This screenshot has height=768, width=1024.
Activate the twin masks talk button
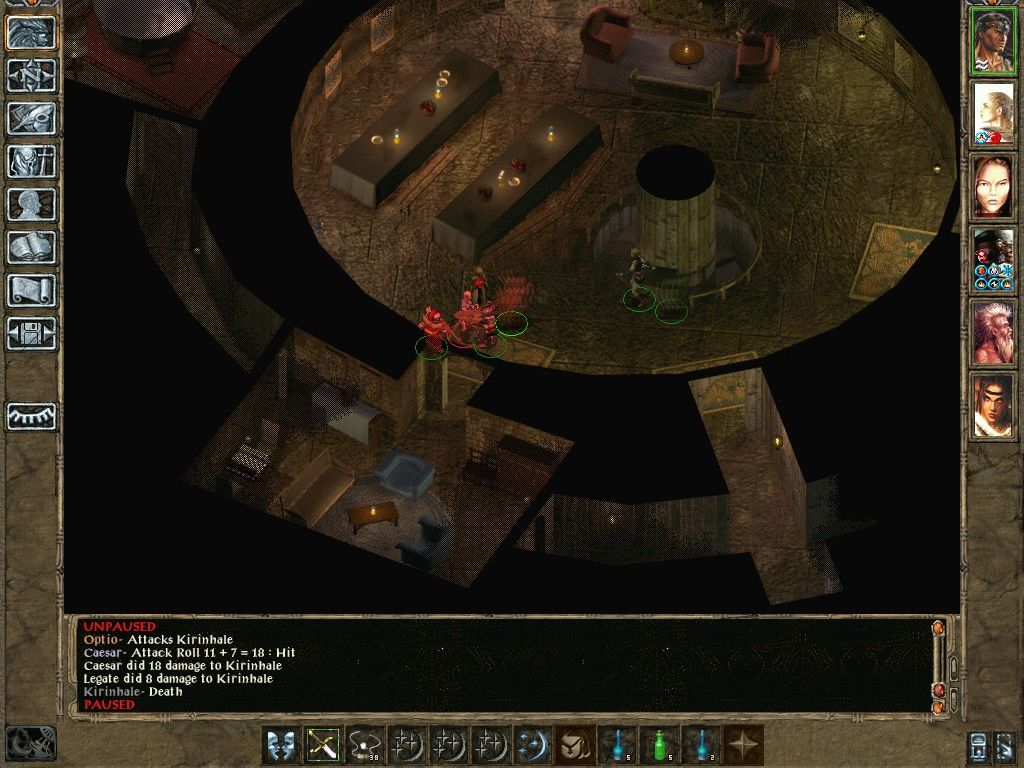281,745
